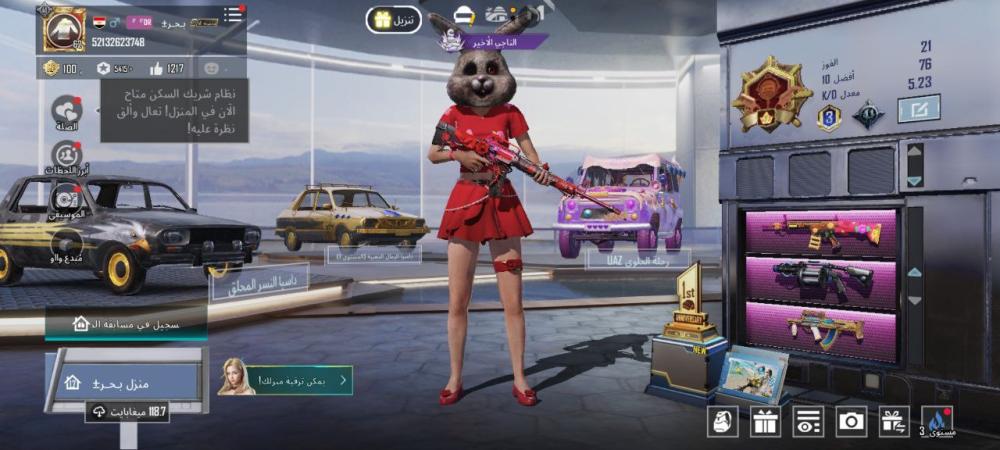Open the home contest registration banner
This screenshot has height=450, width=1000.
click(125, 323)
